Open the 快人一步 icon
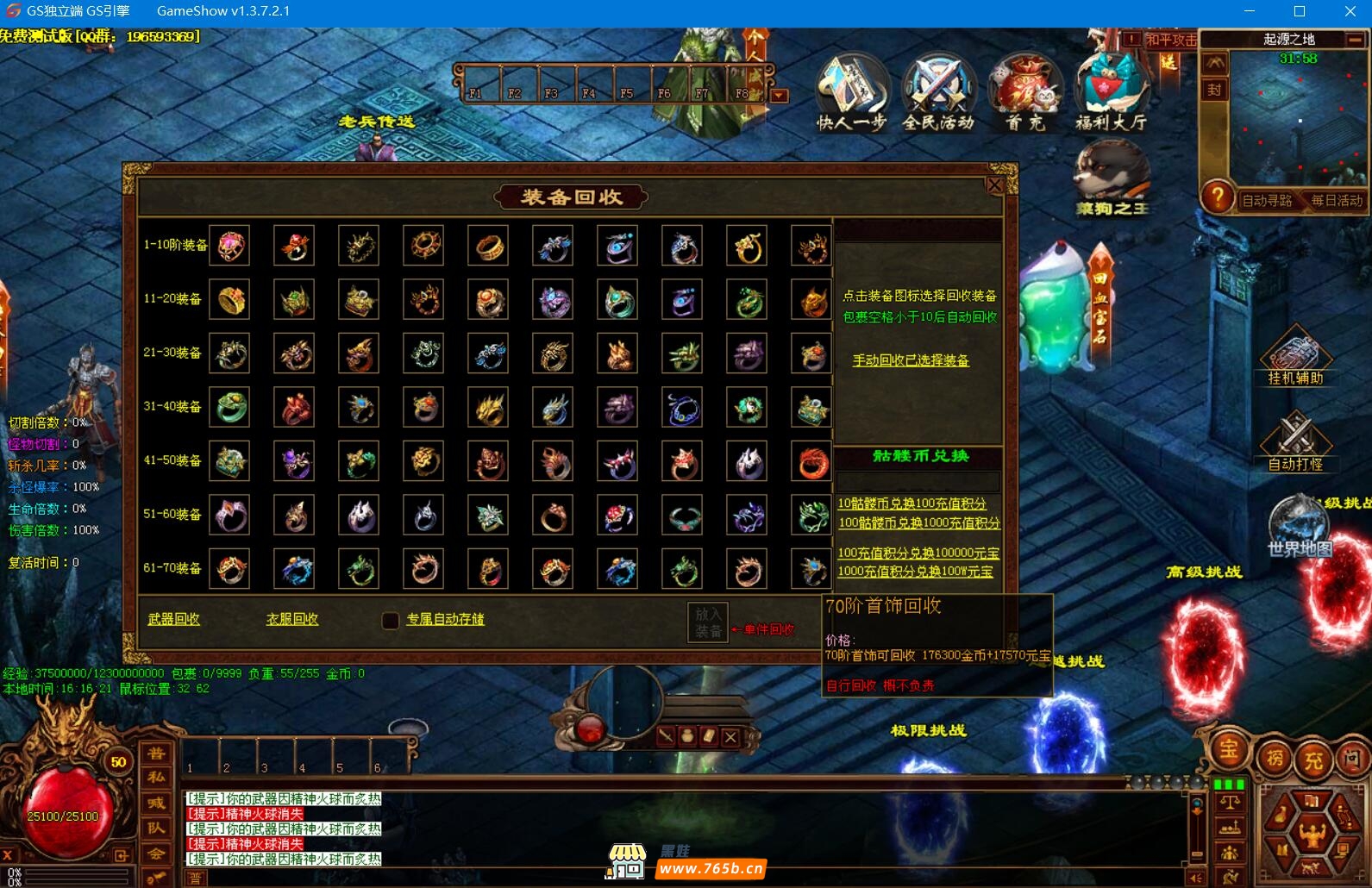This screenshot has width=1372, height=888. coord(852,93)
